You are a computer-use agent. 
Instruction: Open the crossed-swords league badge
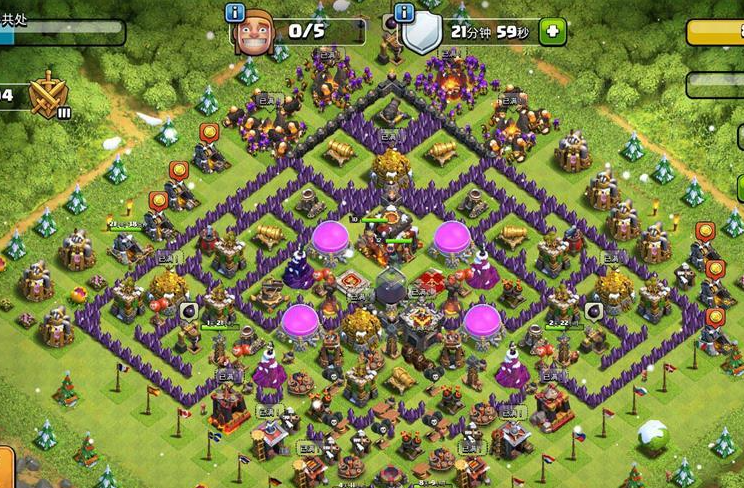tap(46, 96)
